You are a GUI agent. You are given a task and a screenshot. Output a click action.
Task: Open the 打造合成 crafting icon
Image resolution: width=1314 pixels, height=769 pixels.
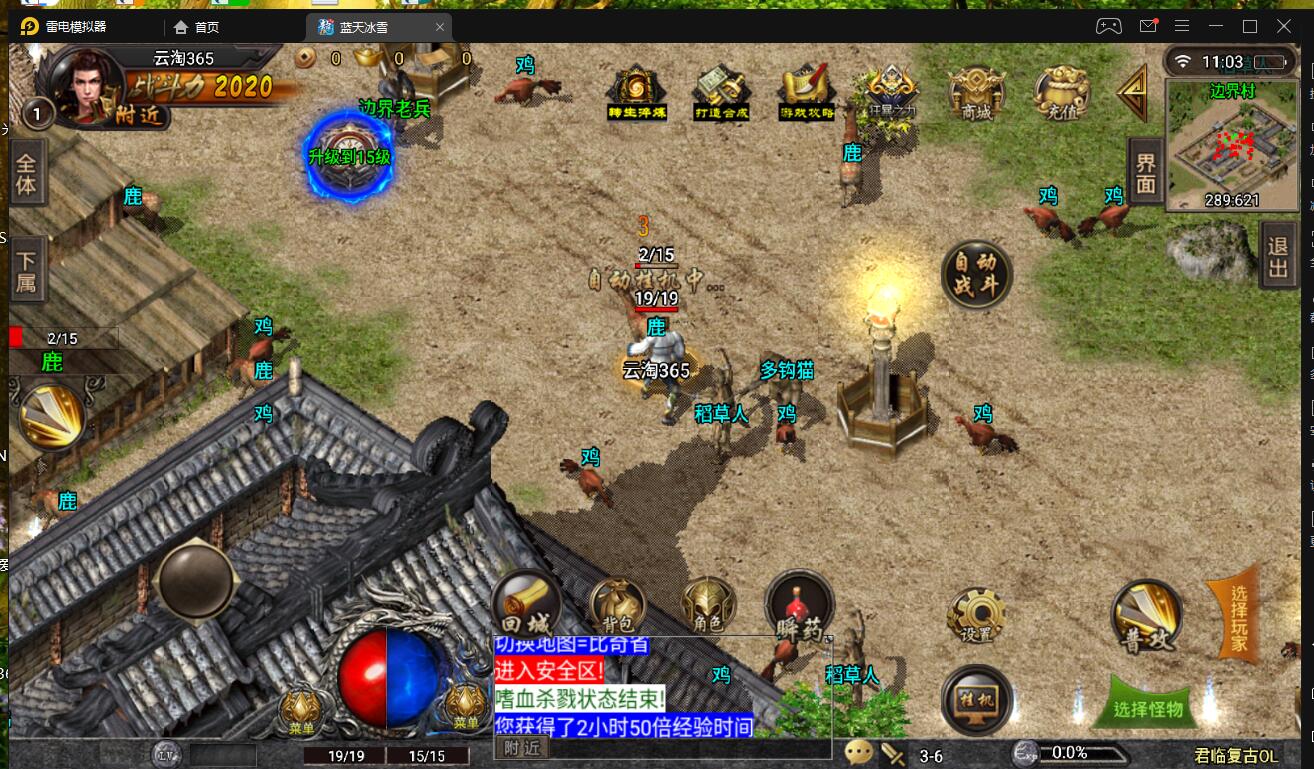pos(722,92)
